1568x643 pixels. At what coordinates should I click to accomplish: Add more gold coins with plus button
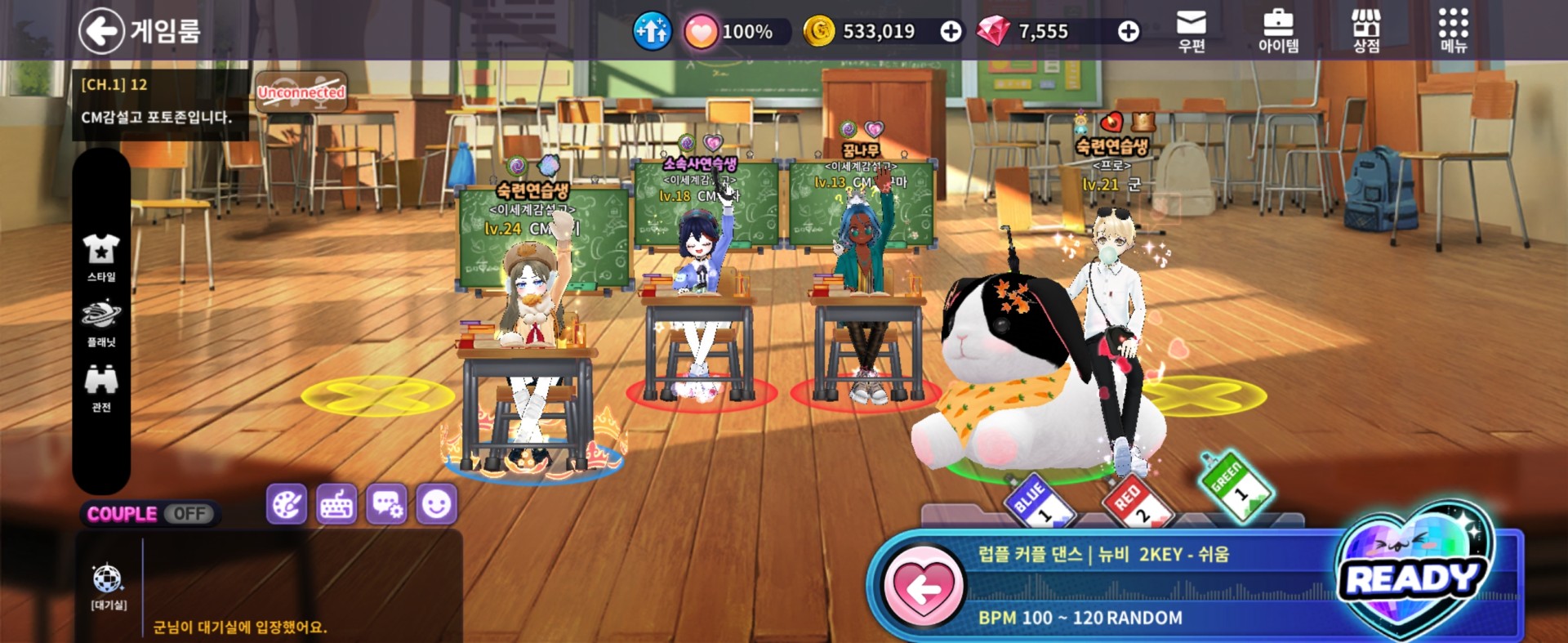951,32
